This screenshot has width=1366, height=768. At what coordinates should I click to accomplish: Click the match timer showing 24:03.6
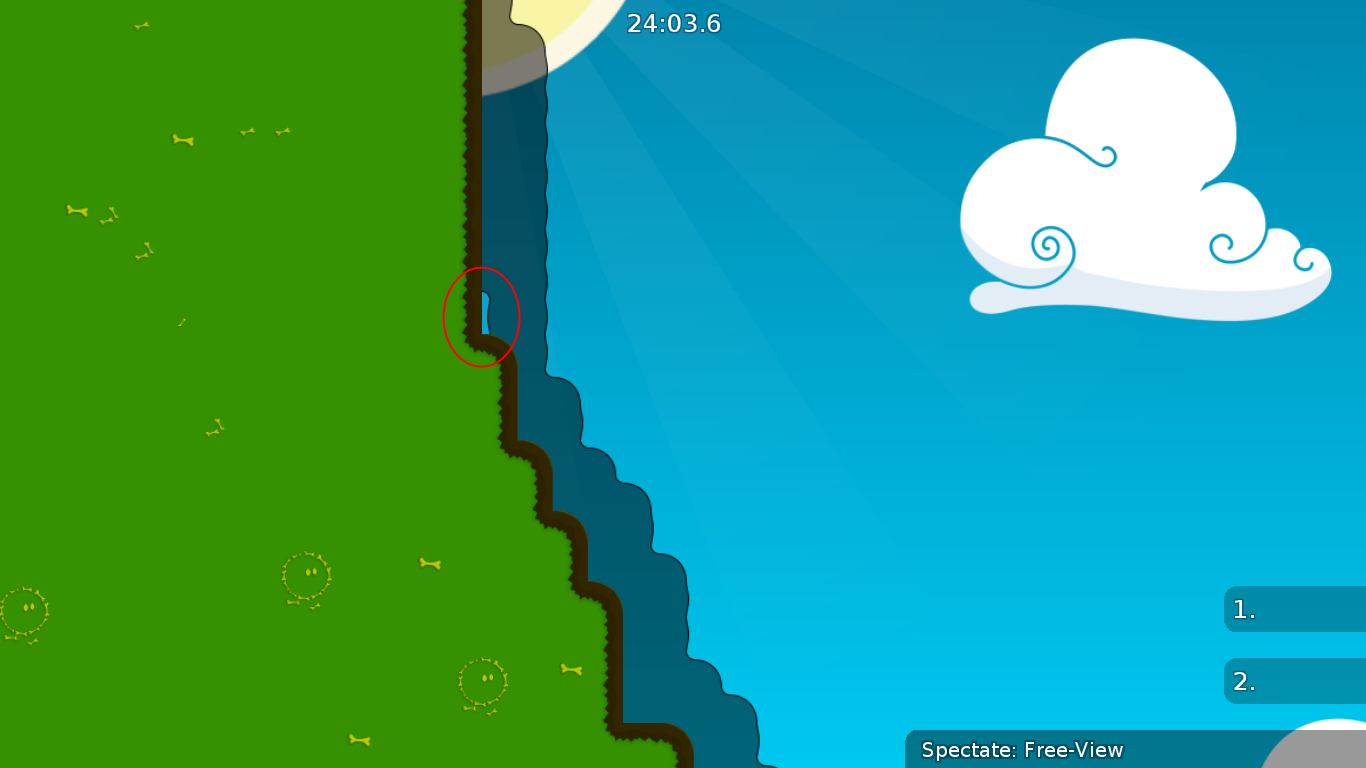[671, 24]
